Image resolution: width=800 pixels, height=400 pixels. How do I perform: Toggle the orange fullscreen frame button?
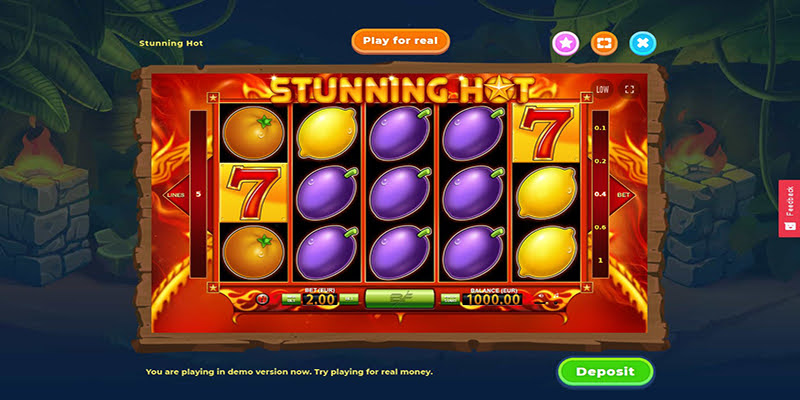604,43
